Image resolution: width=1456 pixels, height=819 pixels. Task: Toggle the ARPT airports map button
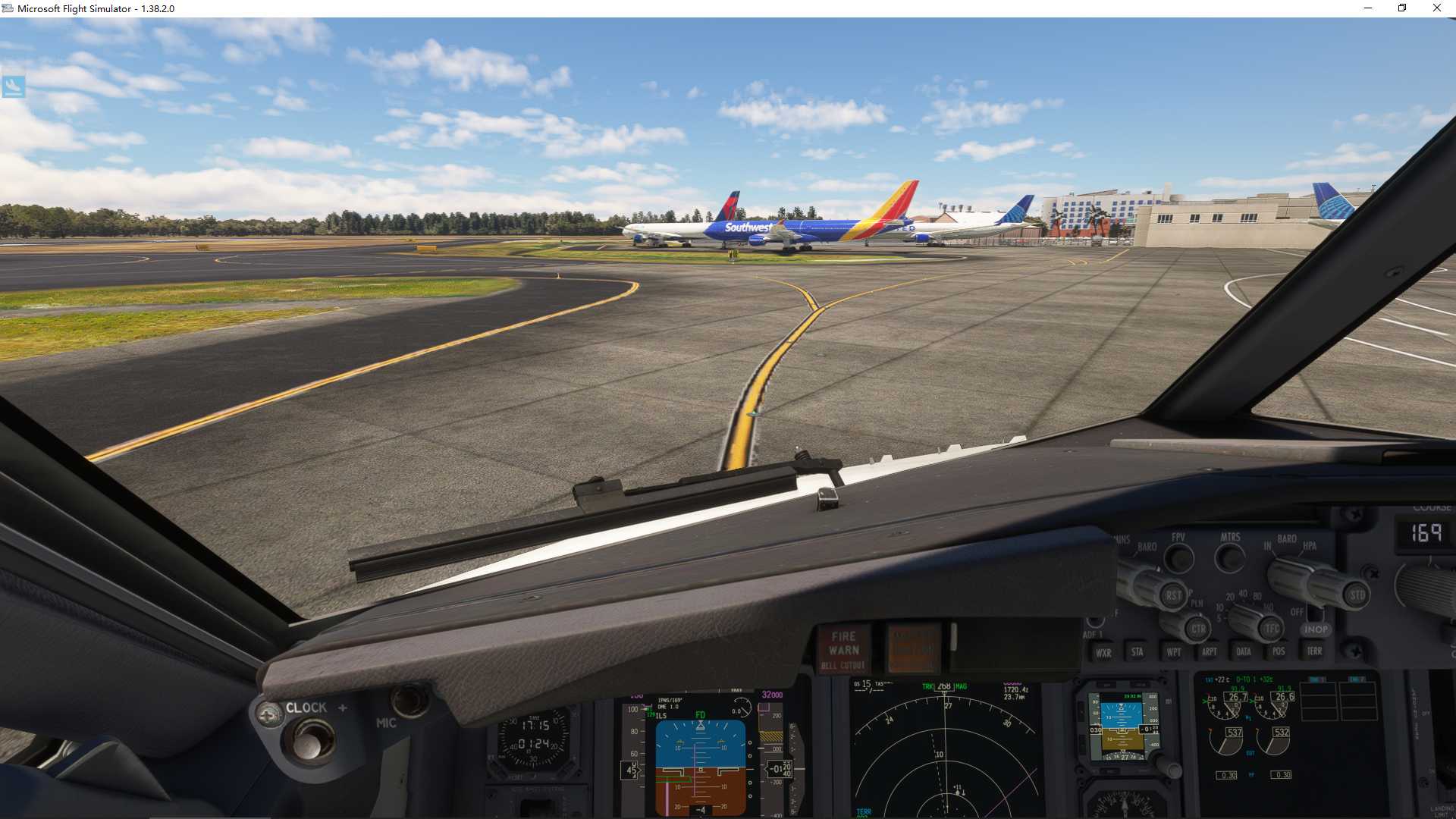click(x=1209, y=652)
